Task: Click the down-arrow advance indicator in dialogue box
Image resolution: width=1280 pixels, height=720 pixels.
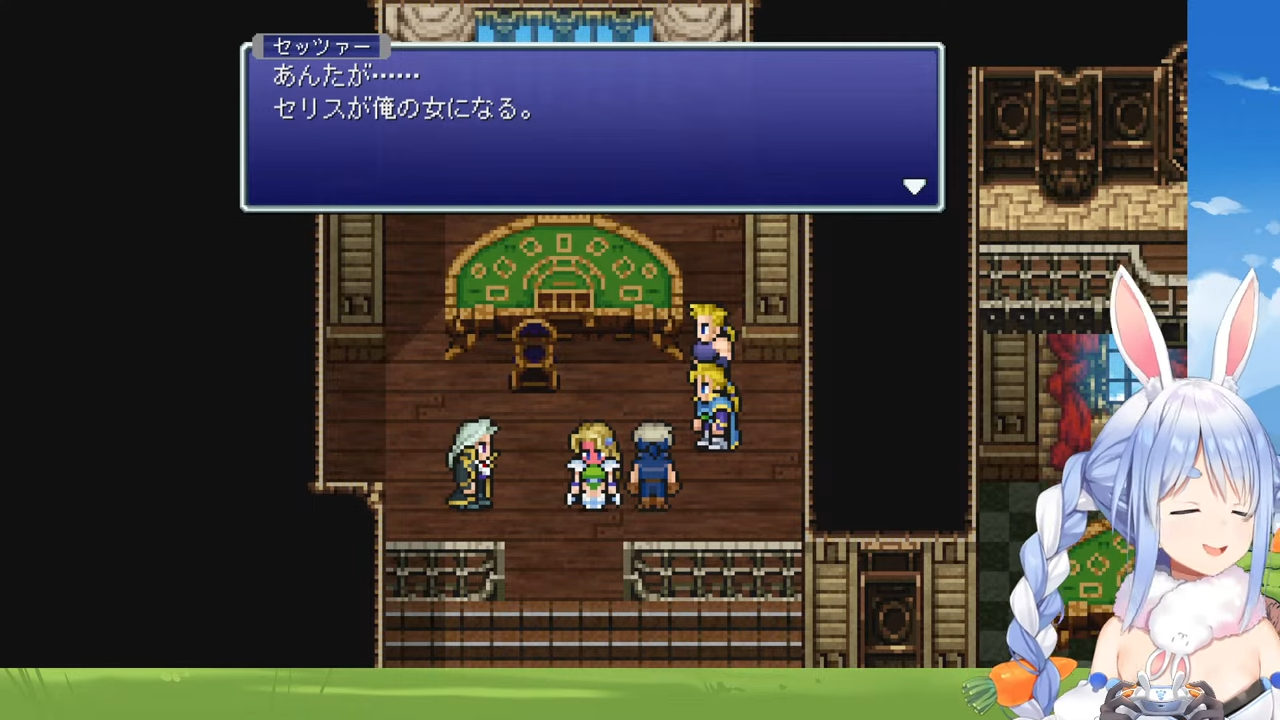Action: pos(914,187)
